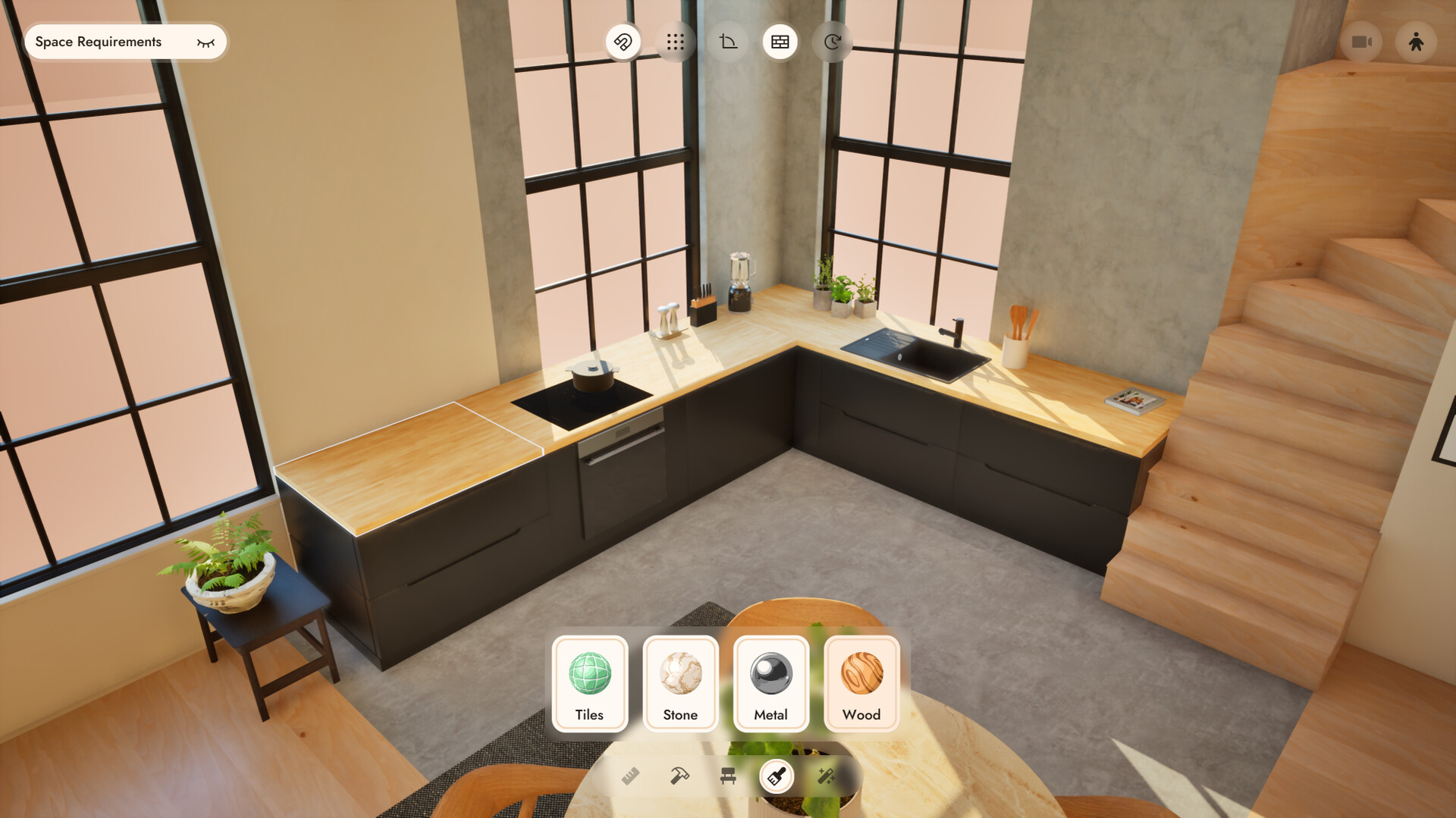The image size is (1456, 818).
Task: Click the green Tiles material sphere swatch
Action: [x=590, y=672]
